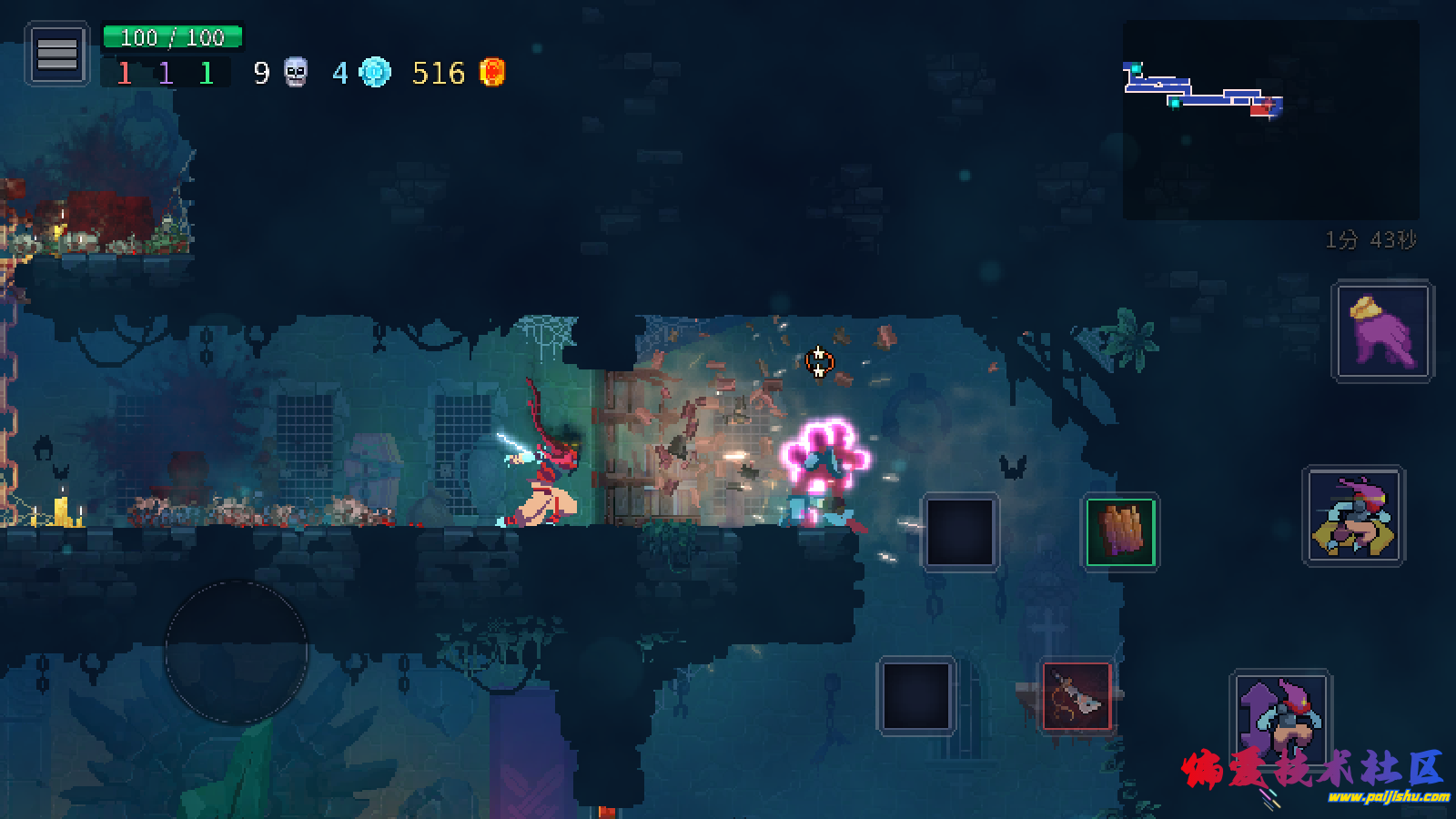The height and width of the screenshot is (819, 1456).
Task: Activate the dodge roll button
Action: [1354, 517]
